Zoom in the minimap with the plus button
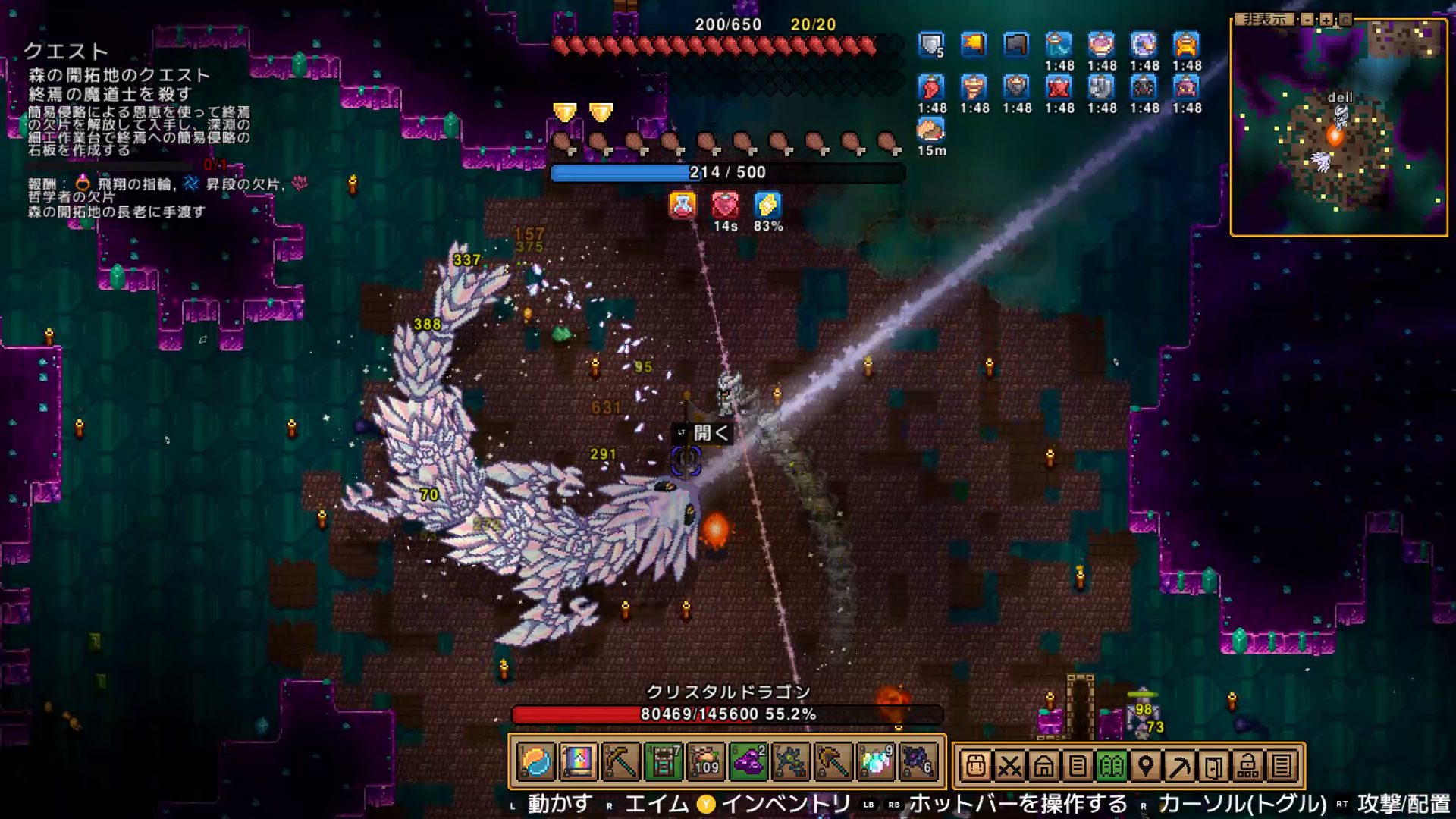This screenshot has height=819, width=1456. [x=1326, y=20]
